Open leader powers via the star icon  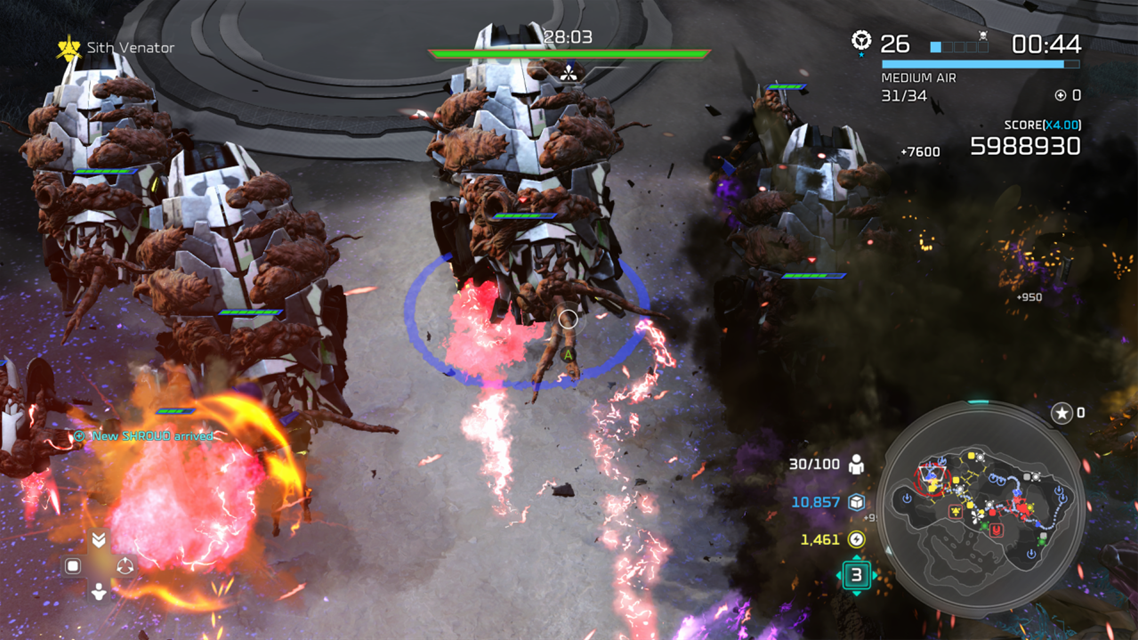pos(1062,412)
